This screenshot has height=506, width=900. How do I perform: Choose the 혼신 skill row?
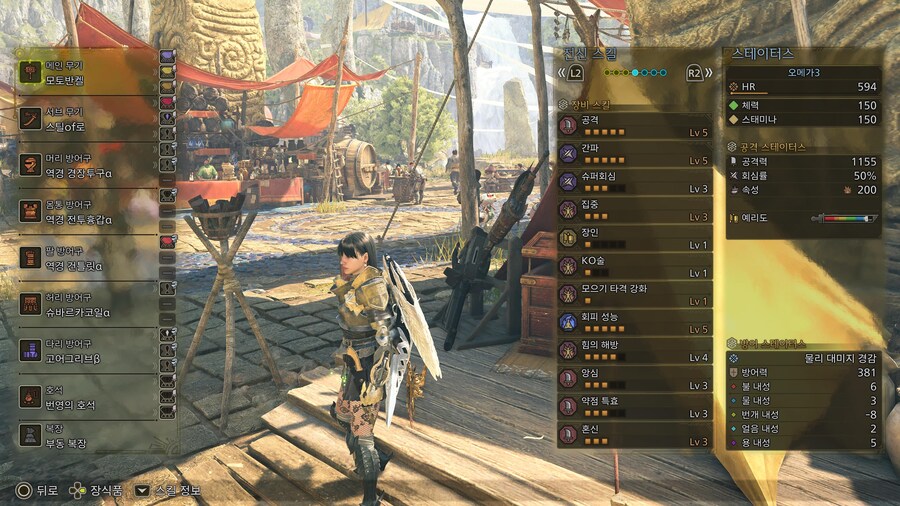click(x=635, y=434)
